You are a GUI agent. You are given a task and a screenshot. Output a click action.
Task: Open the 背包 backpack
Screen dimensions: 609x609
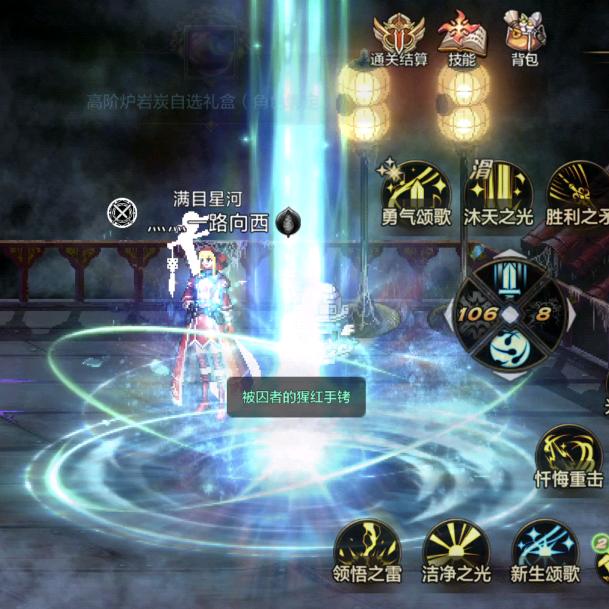point(524,36)
